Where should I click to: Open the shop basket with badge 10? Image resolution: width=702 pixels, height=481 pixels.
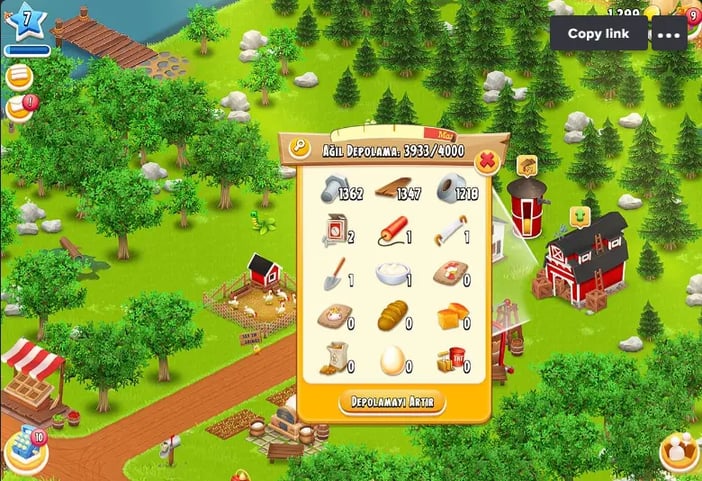(x=25, y=452)
